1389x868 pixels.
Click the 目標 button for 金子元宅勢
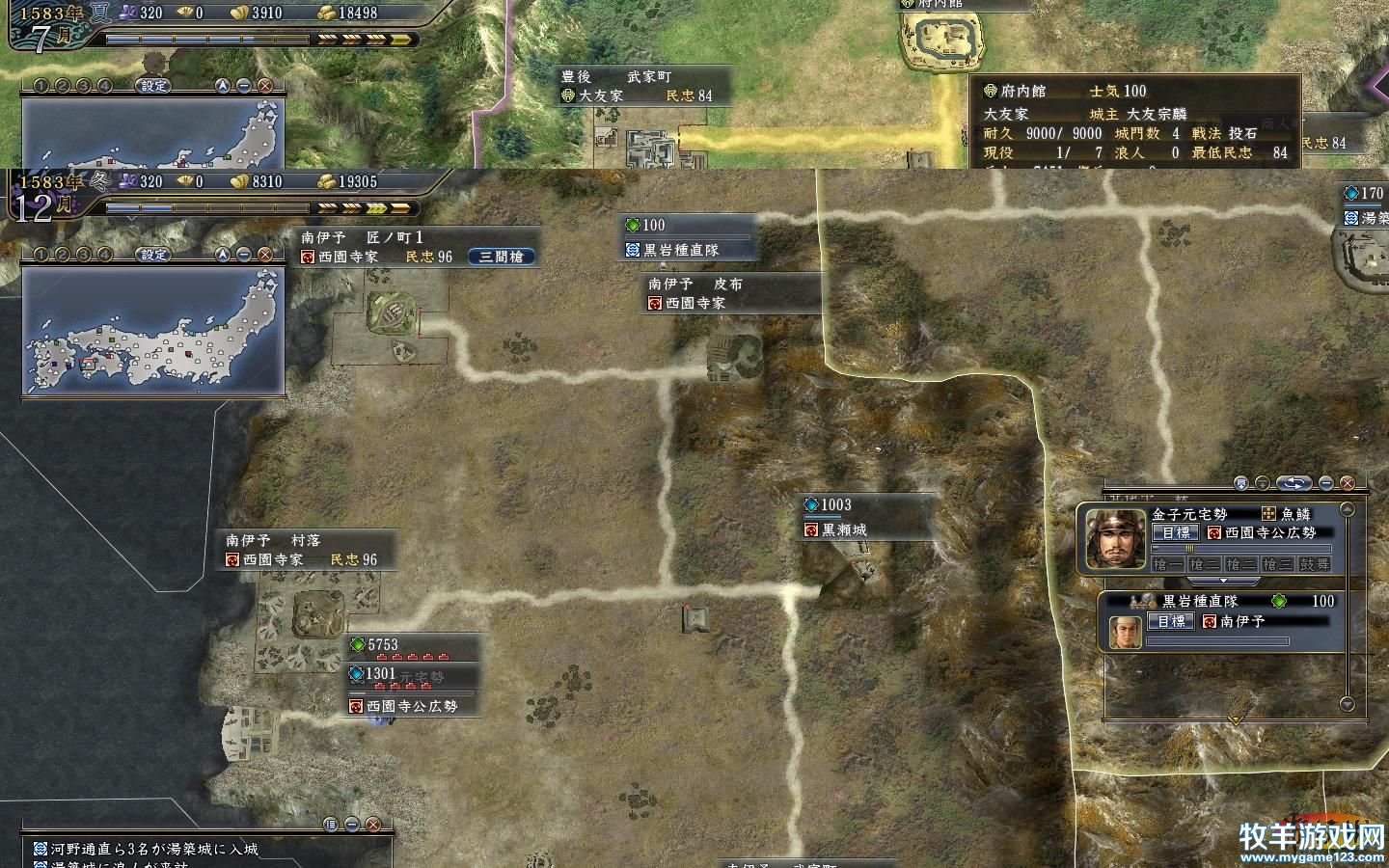1175,532
